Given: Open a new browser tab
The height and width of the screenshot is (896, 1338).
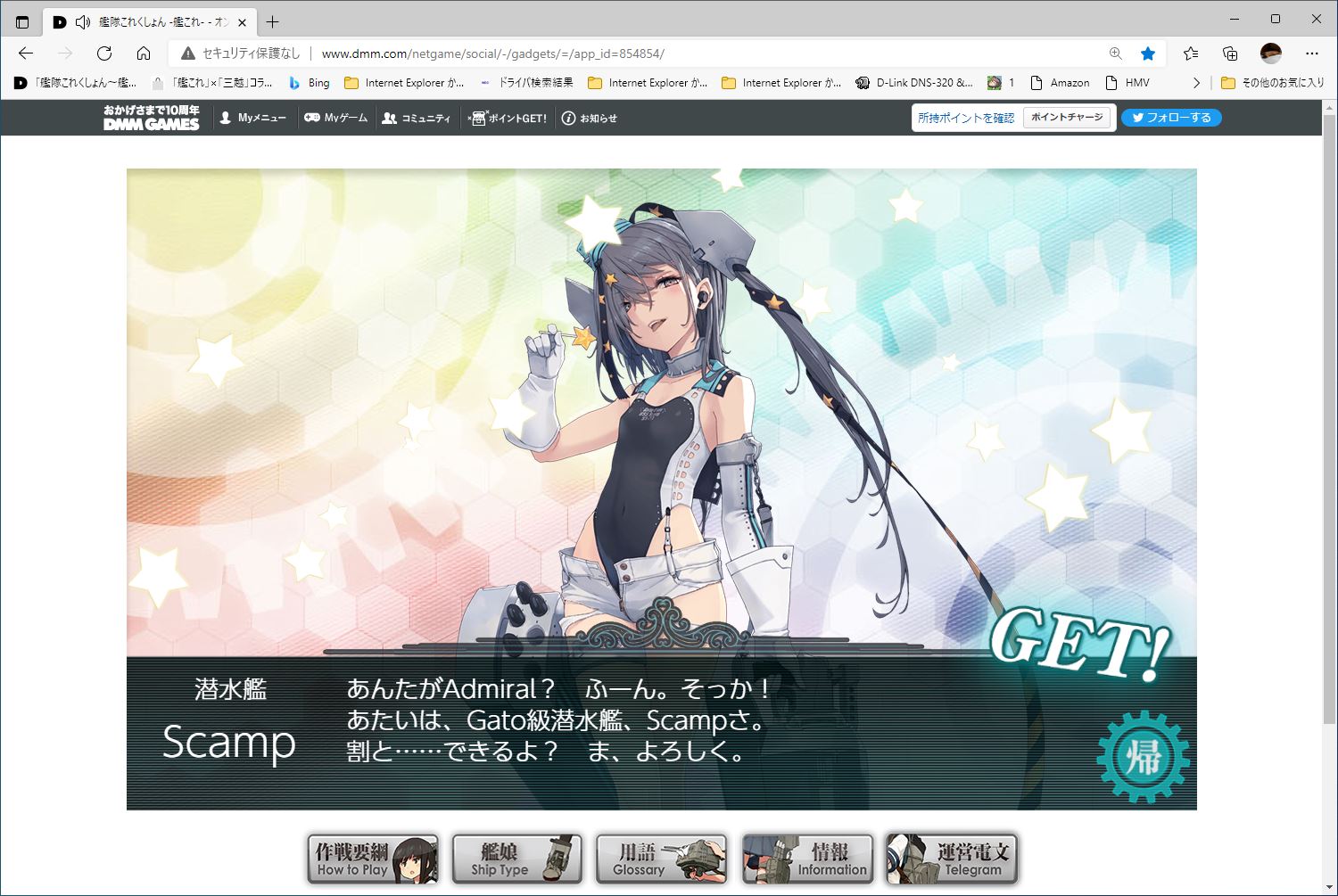Looking at the screenshot, I should click(x=273, y=21).
